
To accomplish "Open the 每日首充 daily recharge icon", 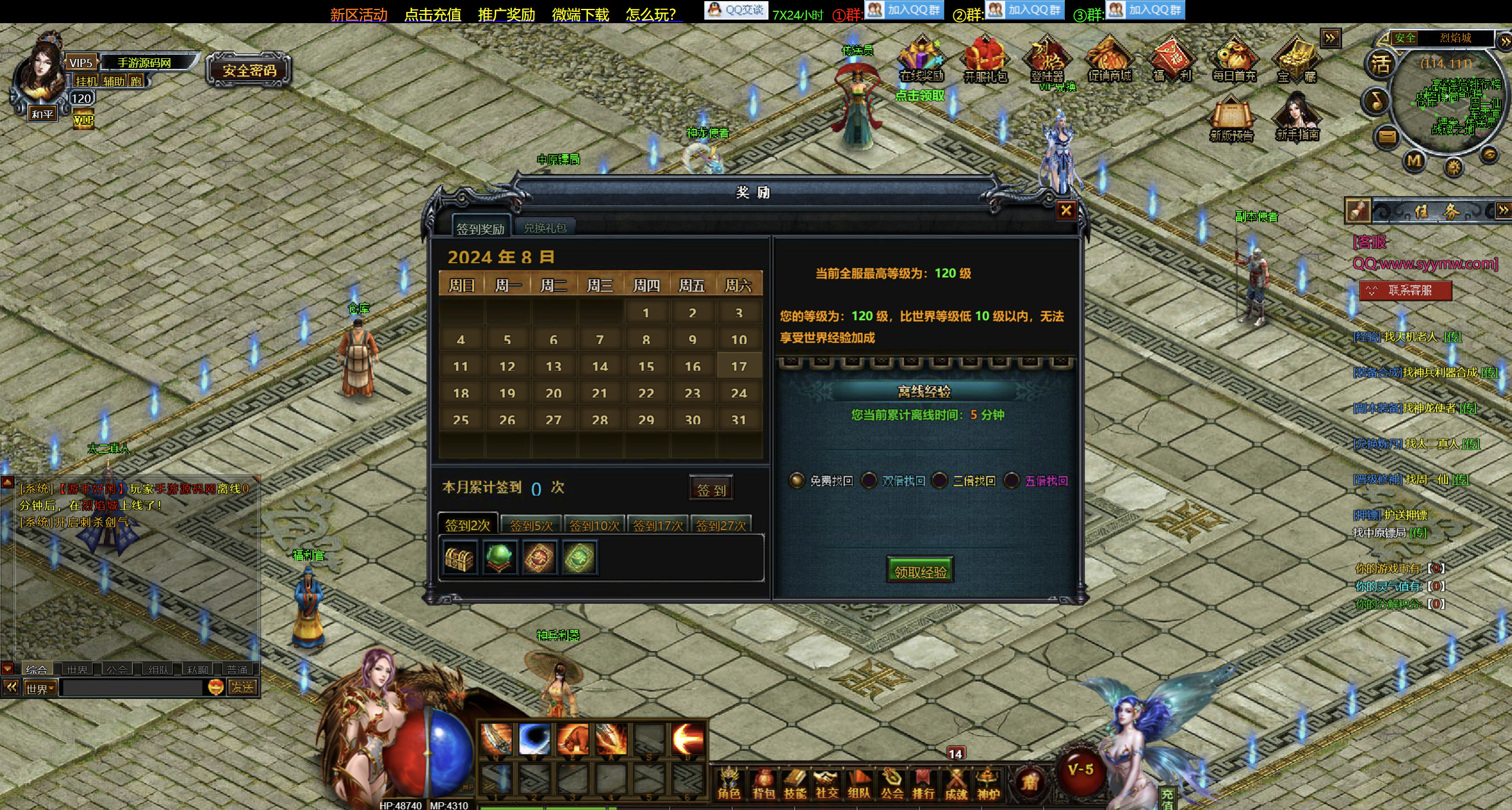I will point(1234,61).
